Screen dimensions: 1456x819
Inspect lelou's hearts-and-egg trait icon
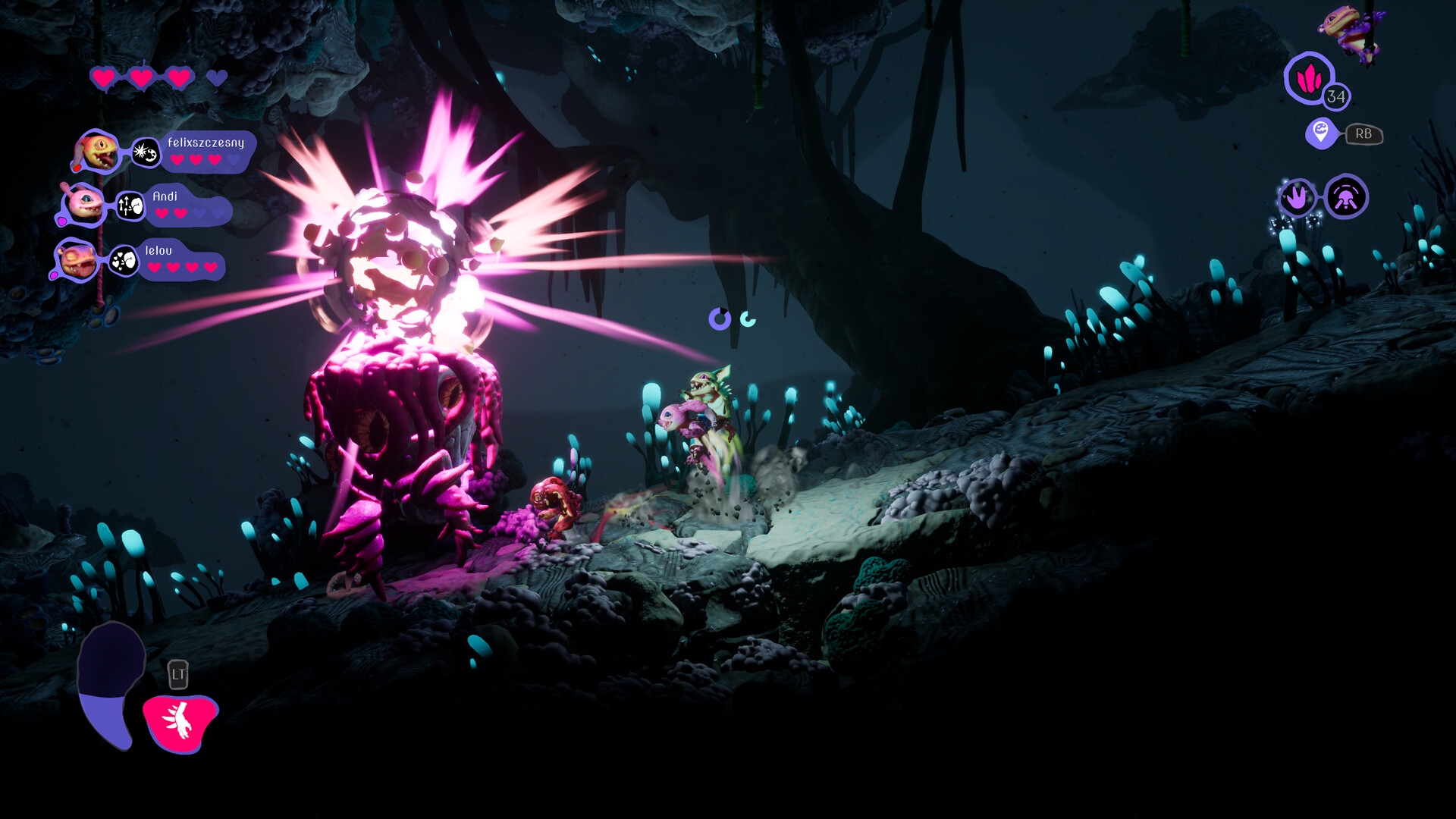123,262
